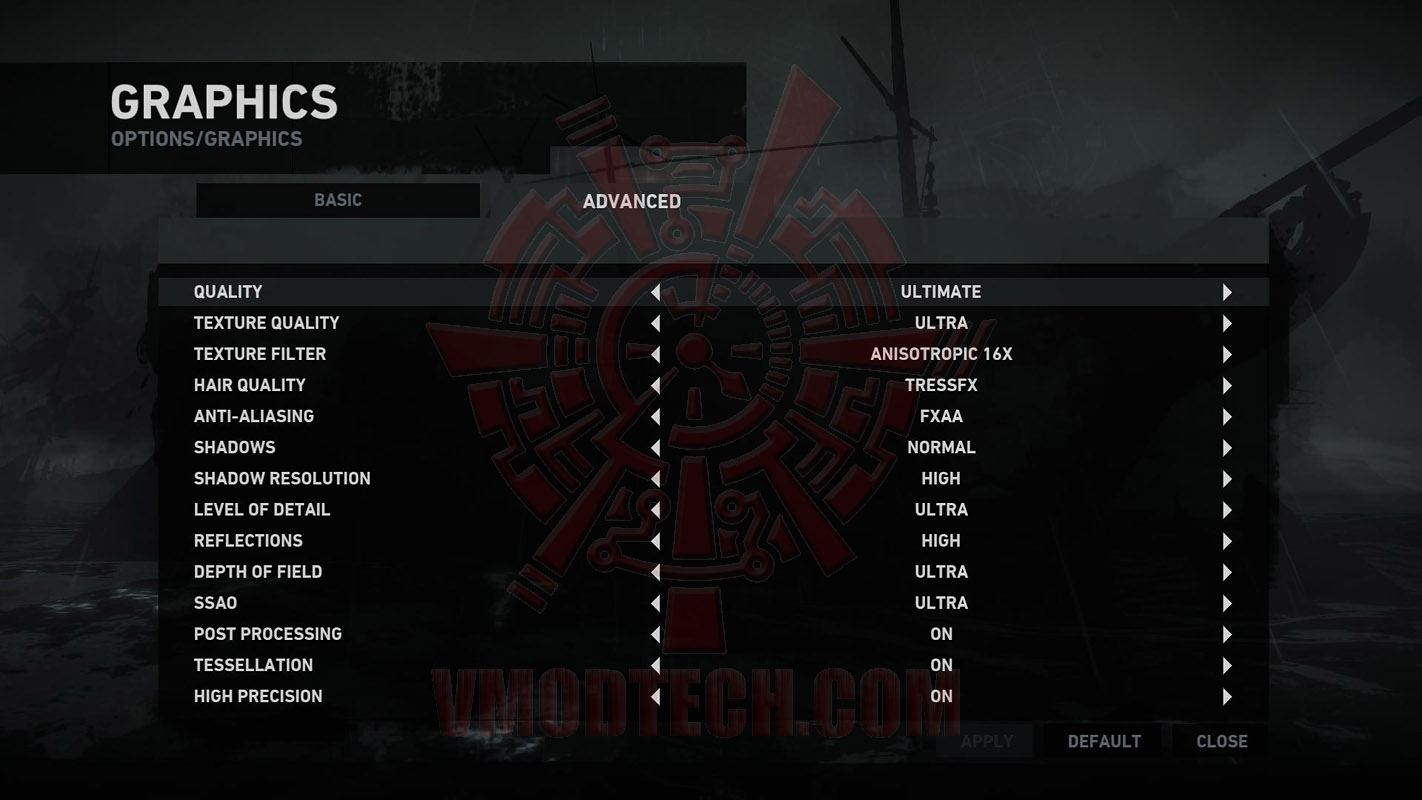Switch High Precision using left arrow
Viewport: 1422px width, 800px height.
pos(656,697)
